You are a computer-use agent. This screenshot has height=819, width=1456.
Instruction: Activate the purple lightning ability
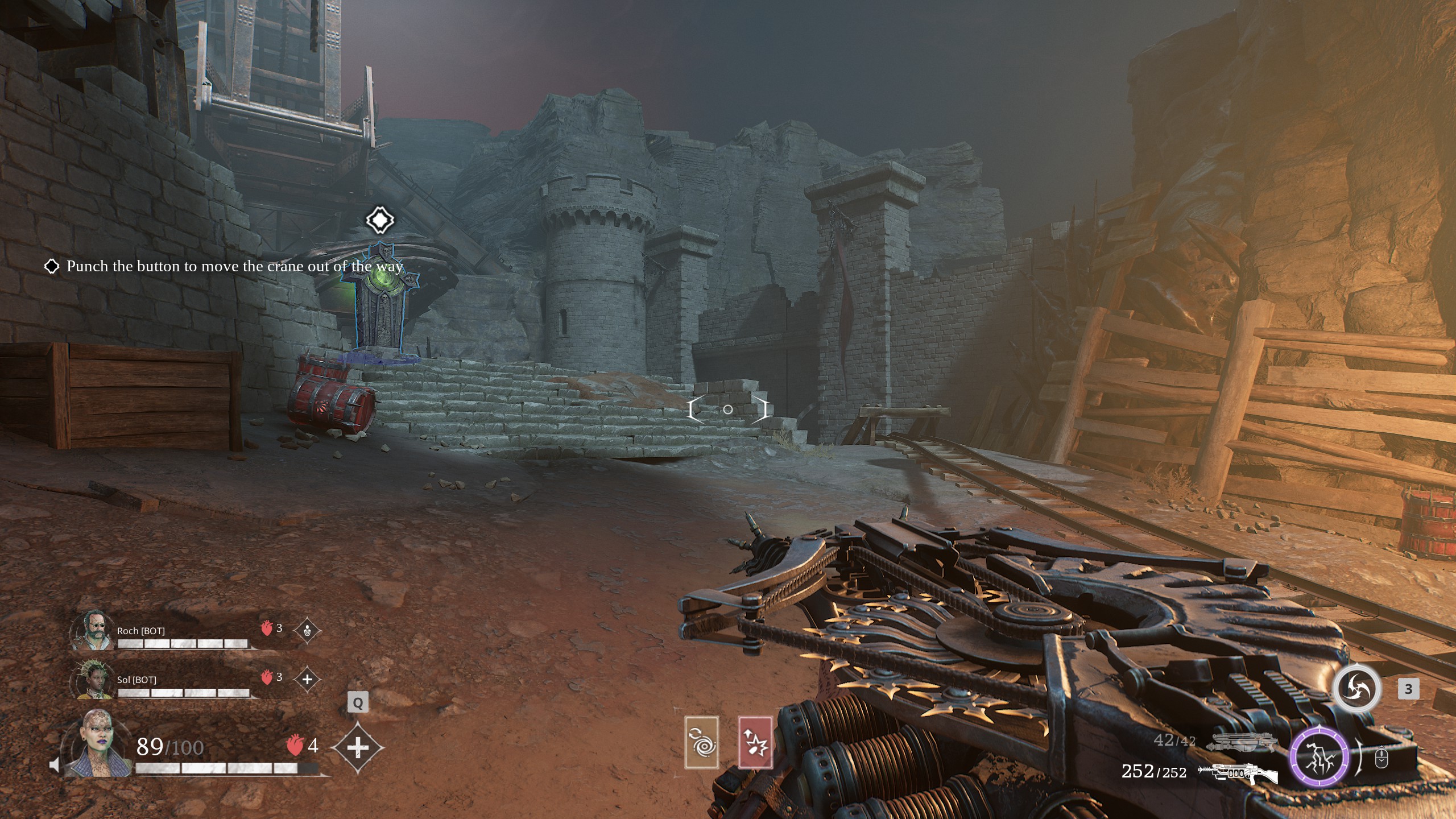coord(1319,758)
